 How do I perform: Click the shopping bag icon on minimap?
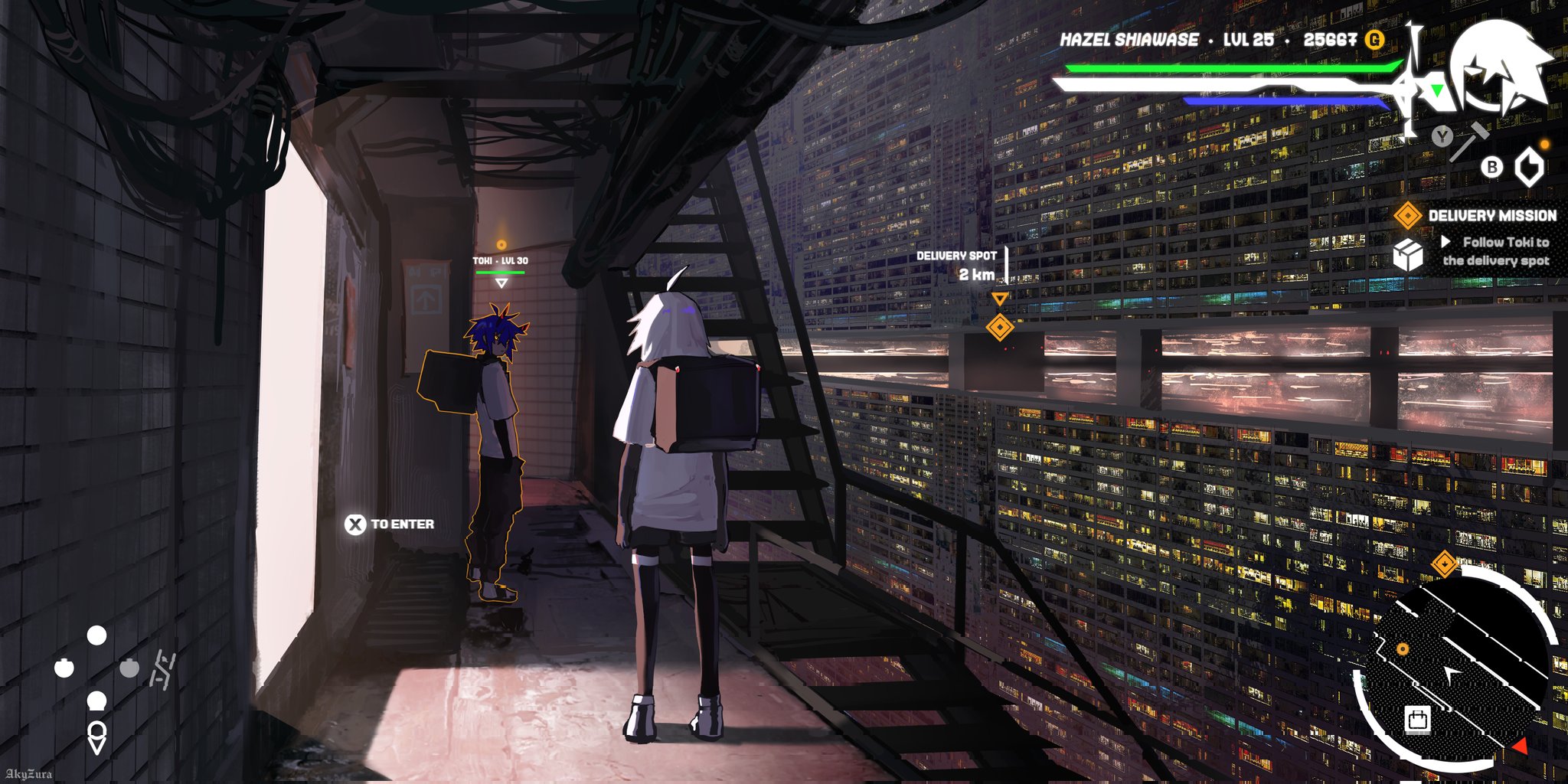[x=1417, y=720]
